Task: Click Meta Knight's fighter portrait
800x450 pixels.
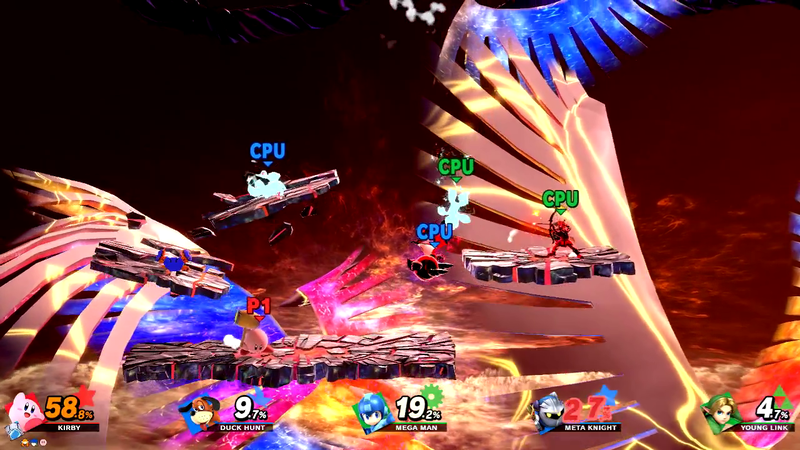Action: (x=548, y=411)
